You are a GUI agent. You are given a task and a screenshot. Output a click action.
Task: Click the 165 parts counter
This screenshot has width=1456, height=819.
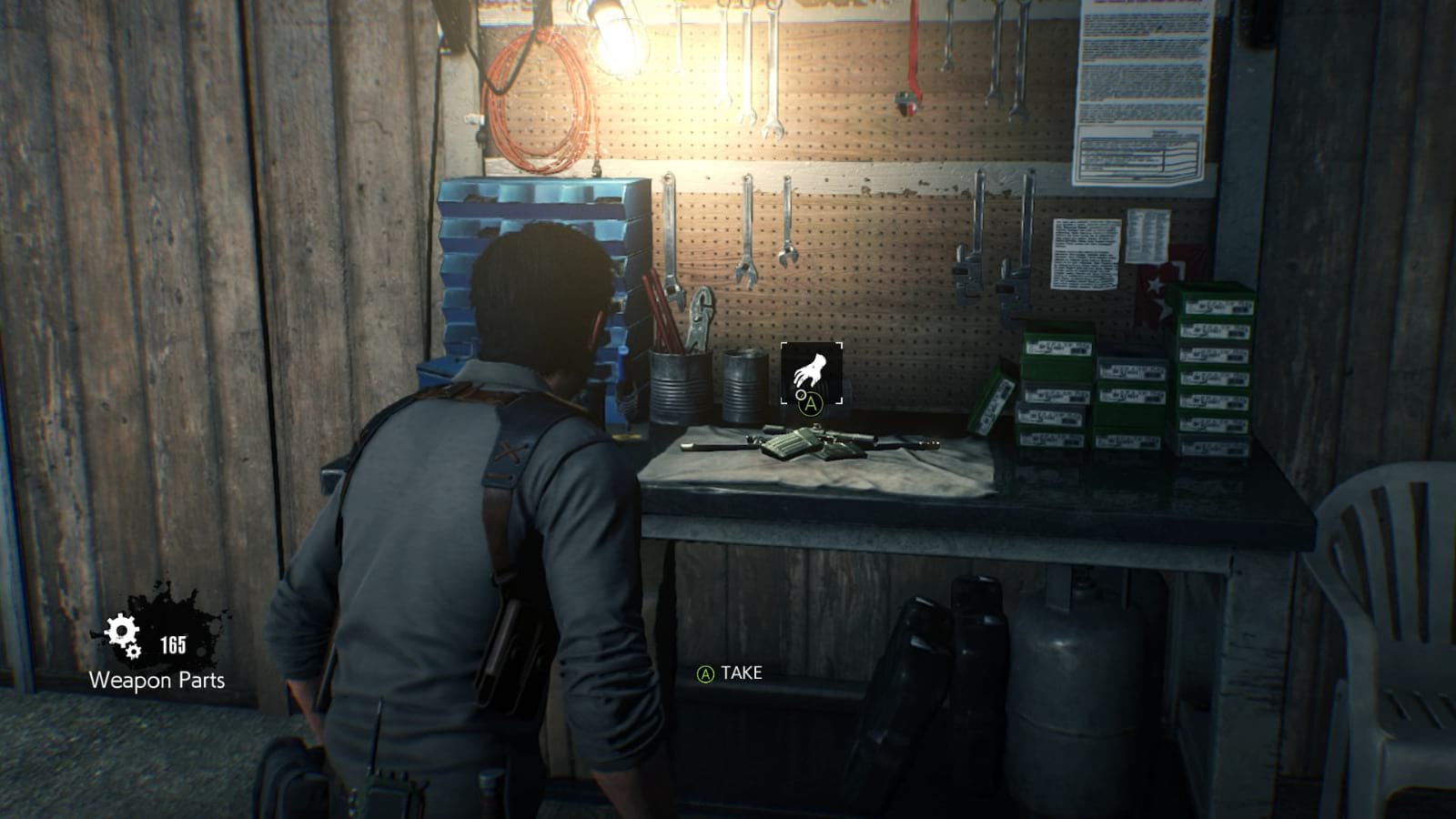pyautogui.click(x=176, y=643)
